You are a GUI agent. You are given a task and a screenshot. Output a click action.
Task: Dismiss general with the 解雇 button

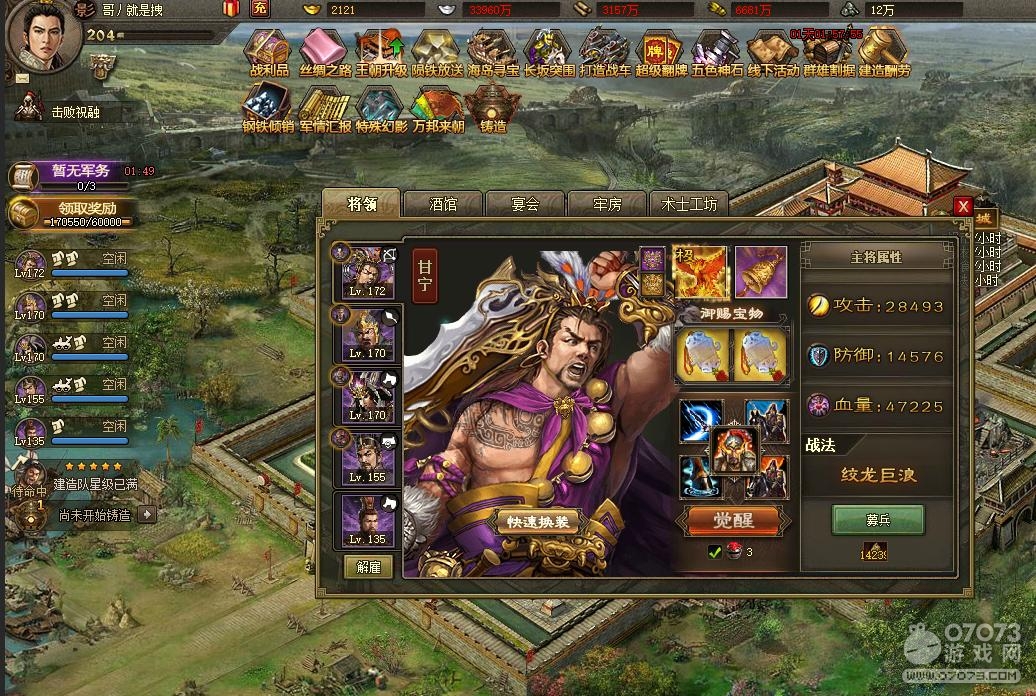coord(369,565)
